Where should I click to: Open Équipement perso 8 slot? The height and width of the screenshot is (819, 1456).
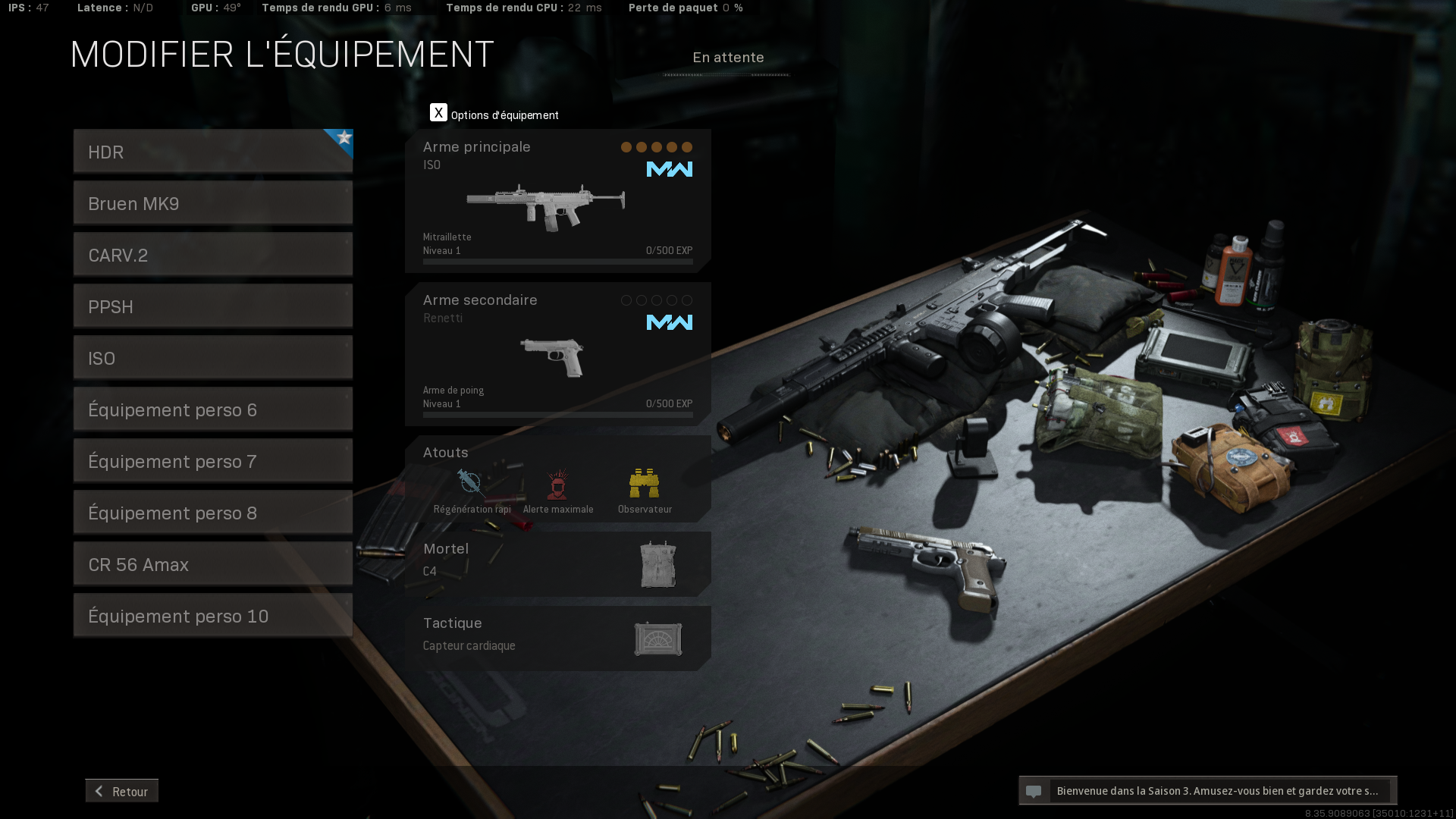coord(212,513)
